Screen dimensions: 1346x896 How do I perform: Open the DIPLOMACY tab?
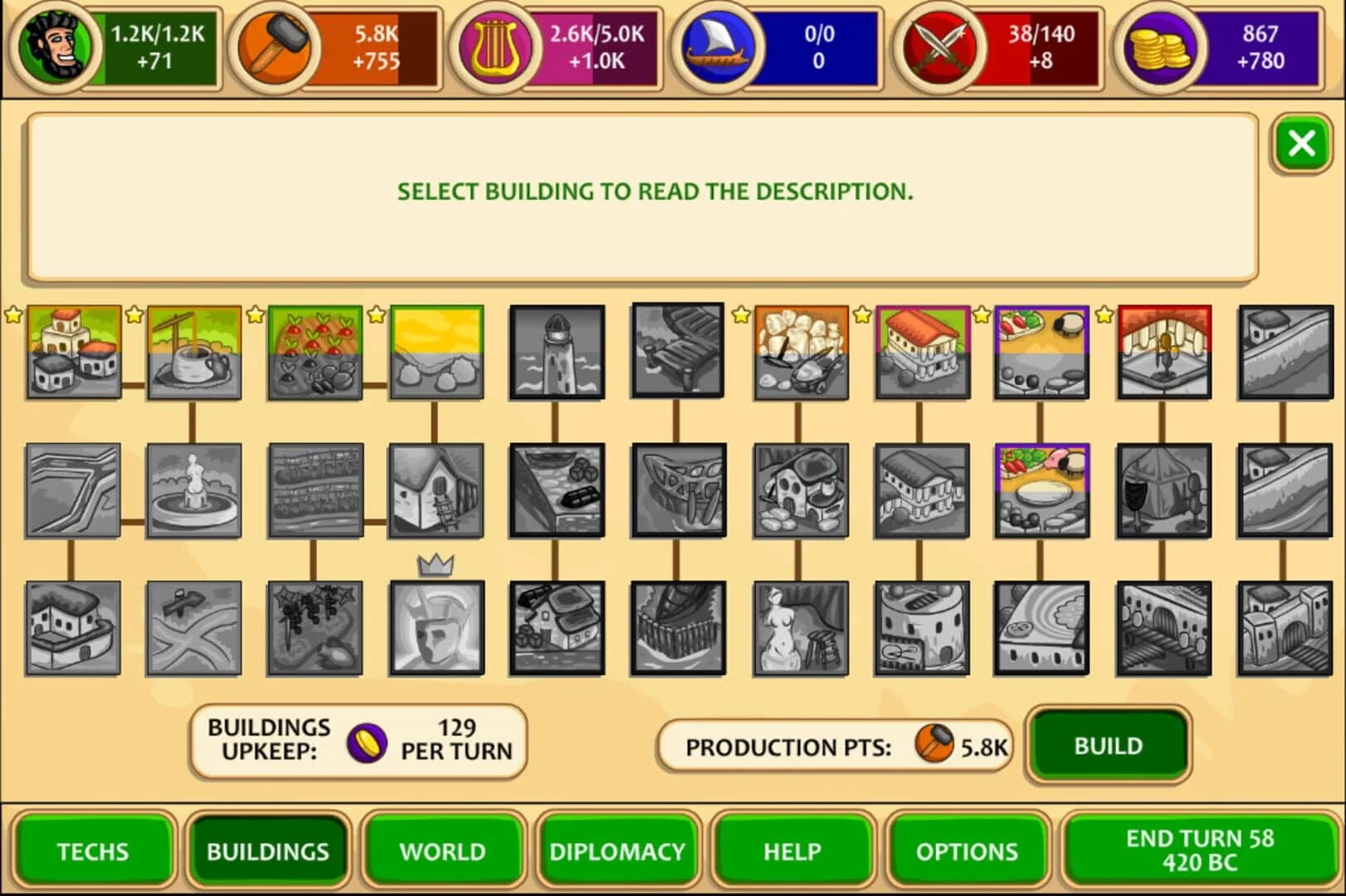tap(617, 850)
